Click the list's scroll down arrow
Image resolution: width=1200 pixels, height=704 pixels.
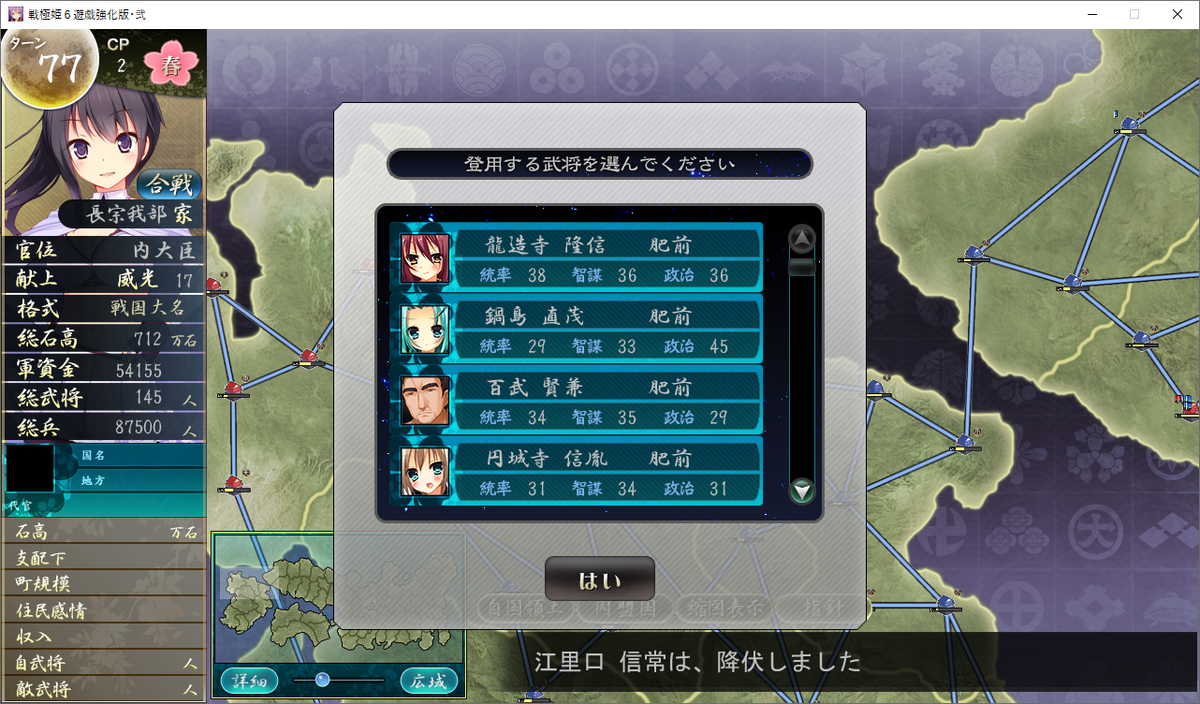(802, 490)
